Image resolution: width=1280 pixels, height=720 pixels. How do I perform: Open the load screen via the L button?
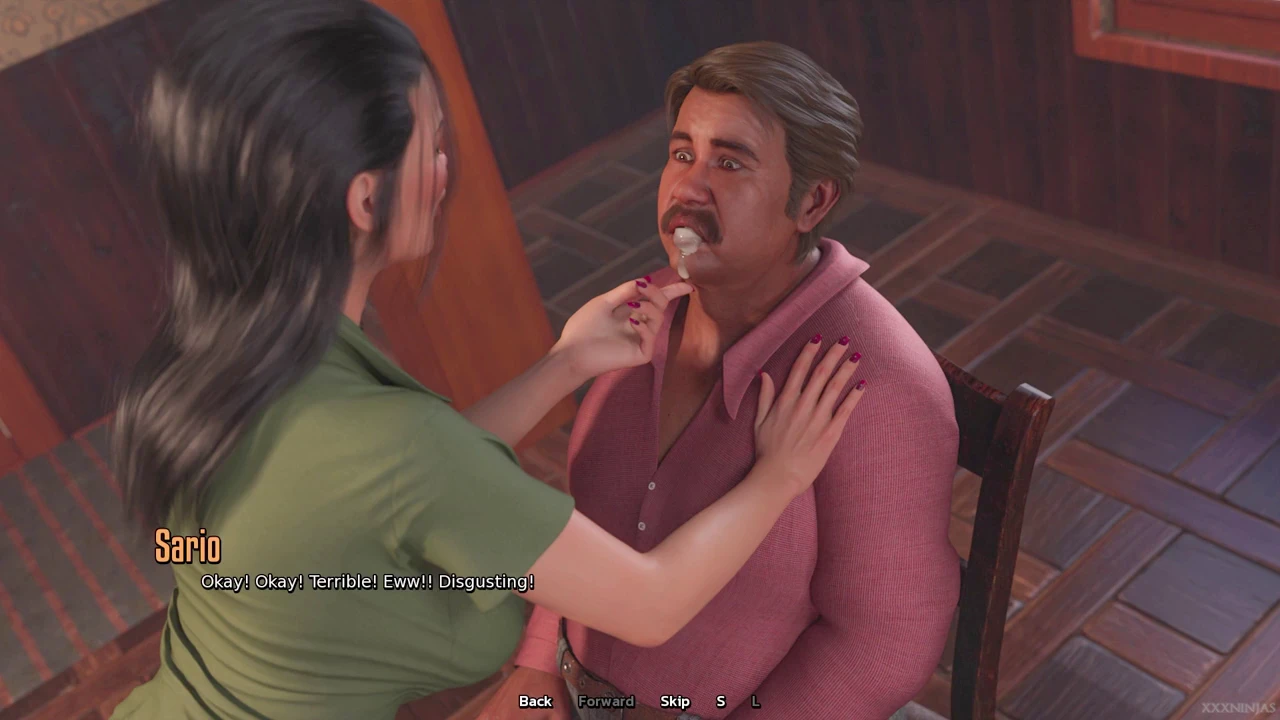tap(756, 701)
